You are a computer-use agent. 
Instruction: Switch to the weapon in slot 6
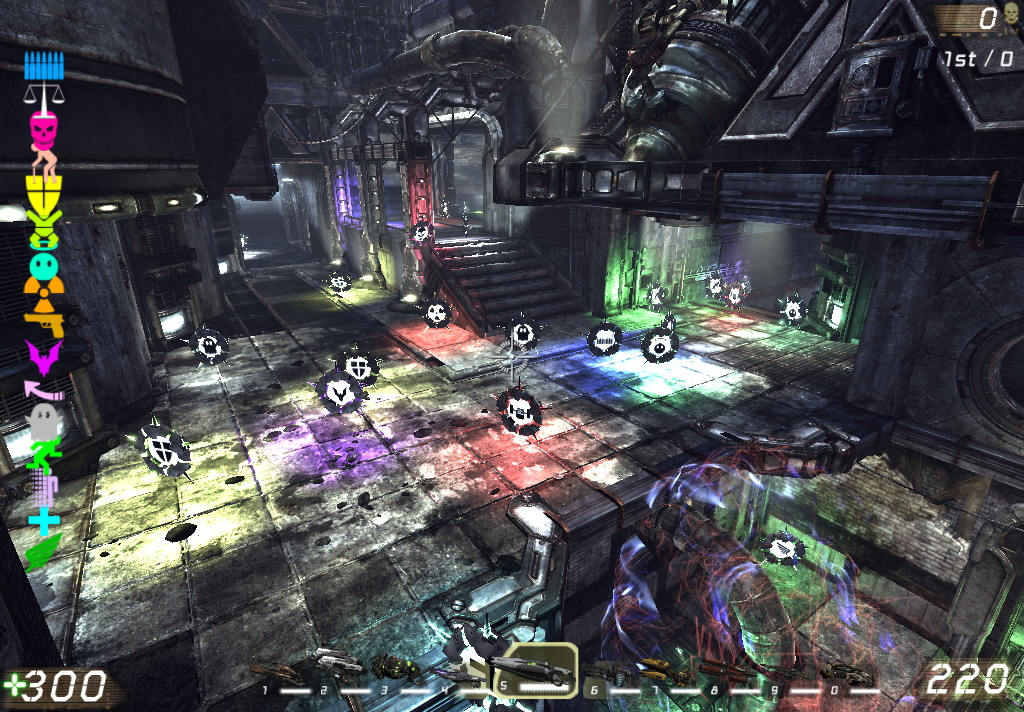click(x=608, y=670)
